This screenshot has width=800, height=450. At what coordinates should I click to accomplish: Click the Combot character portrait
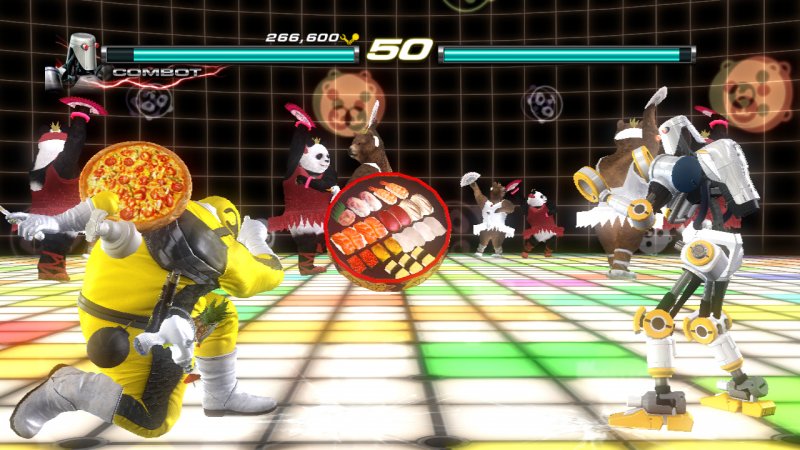(x=78, y=56)
